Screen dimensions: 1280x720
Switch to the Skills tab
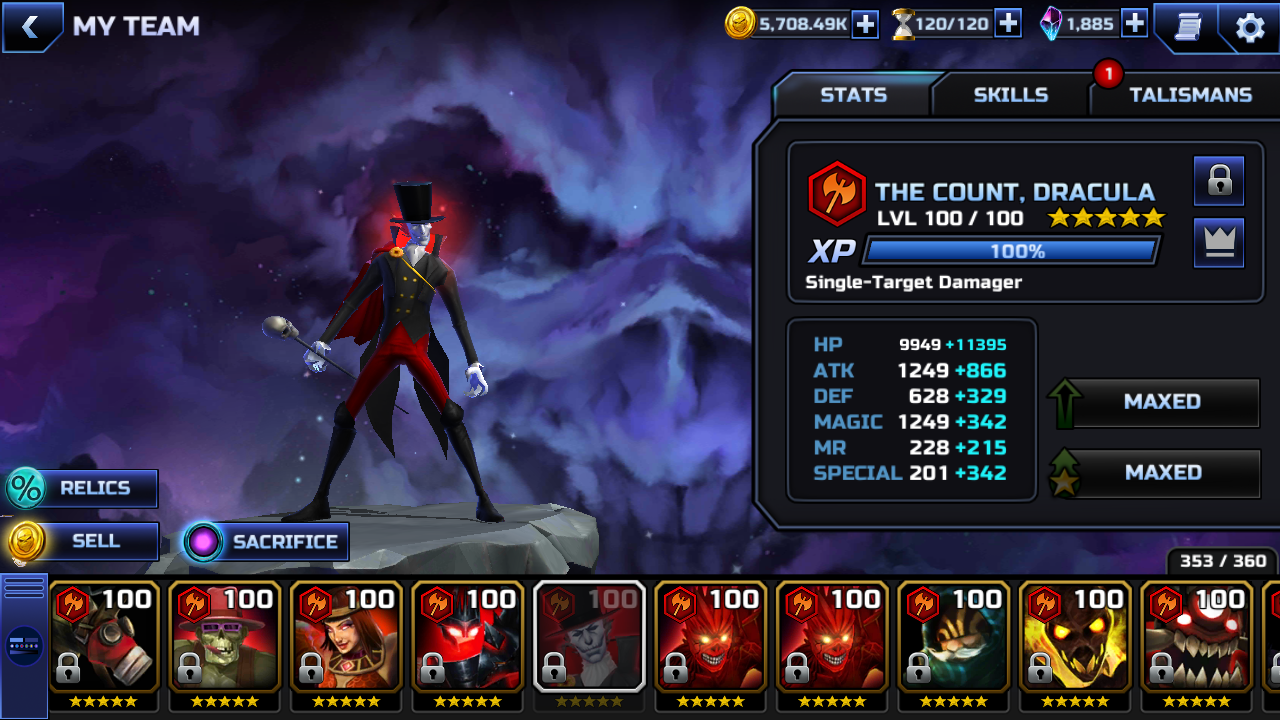point(1010,95)
